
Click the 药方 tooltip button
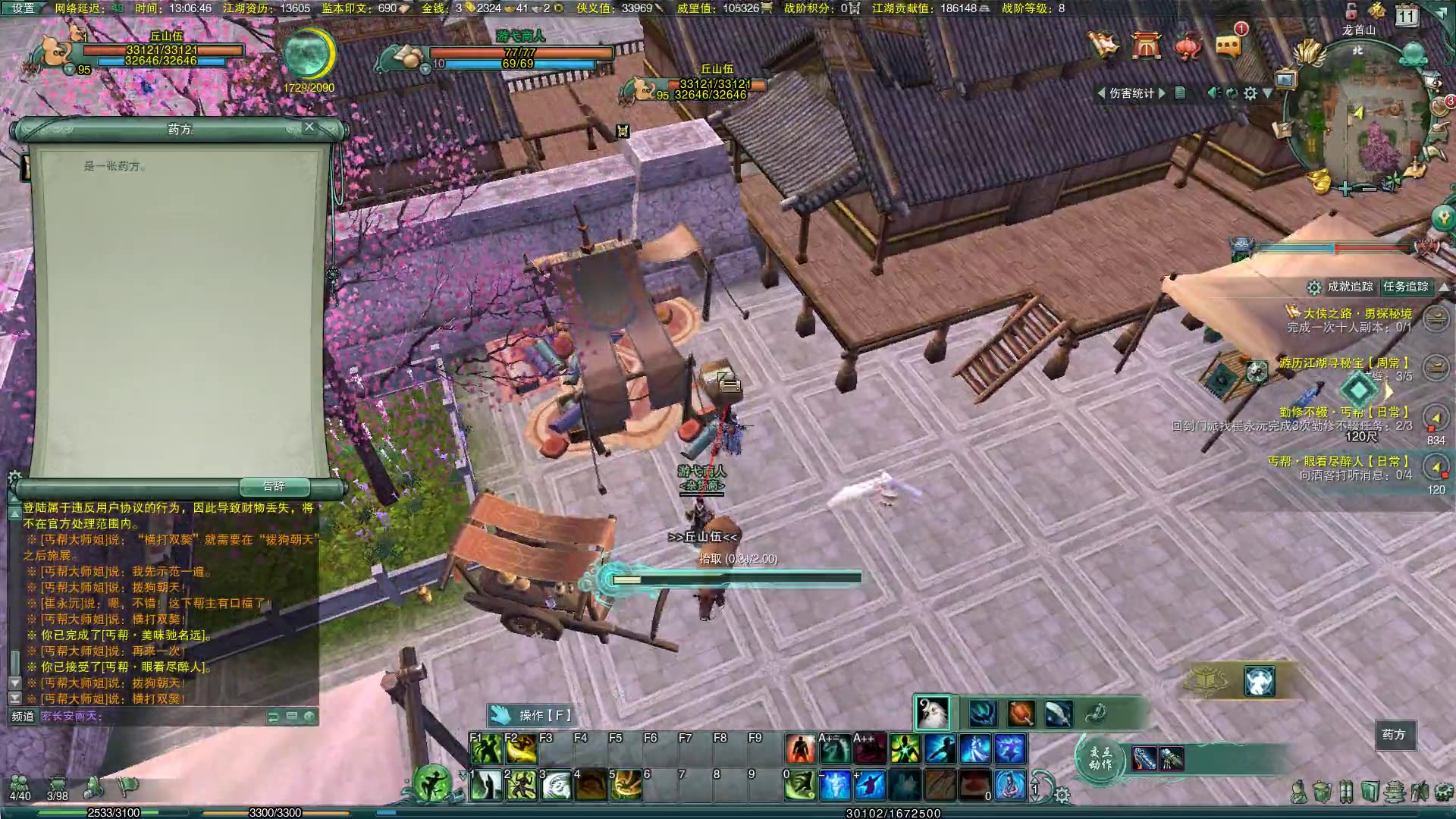coord(1394,735)
